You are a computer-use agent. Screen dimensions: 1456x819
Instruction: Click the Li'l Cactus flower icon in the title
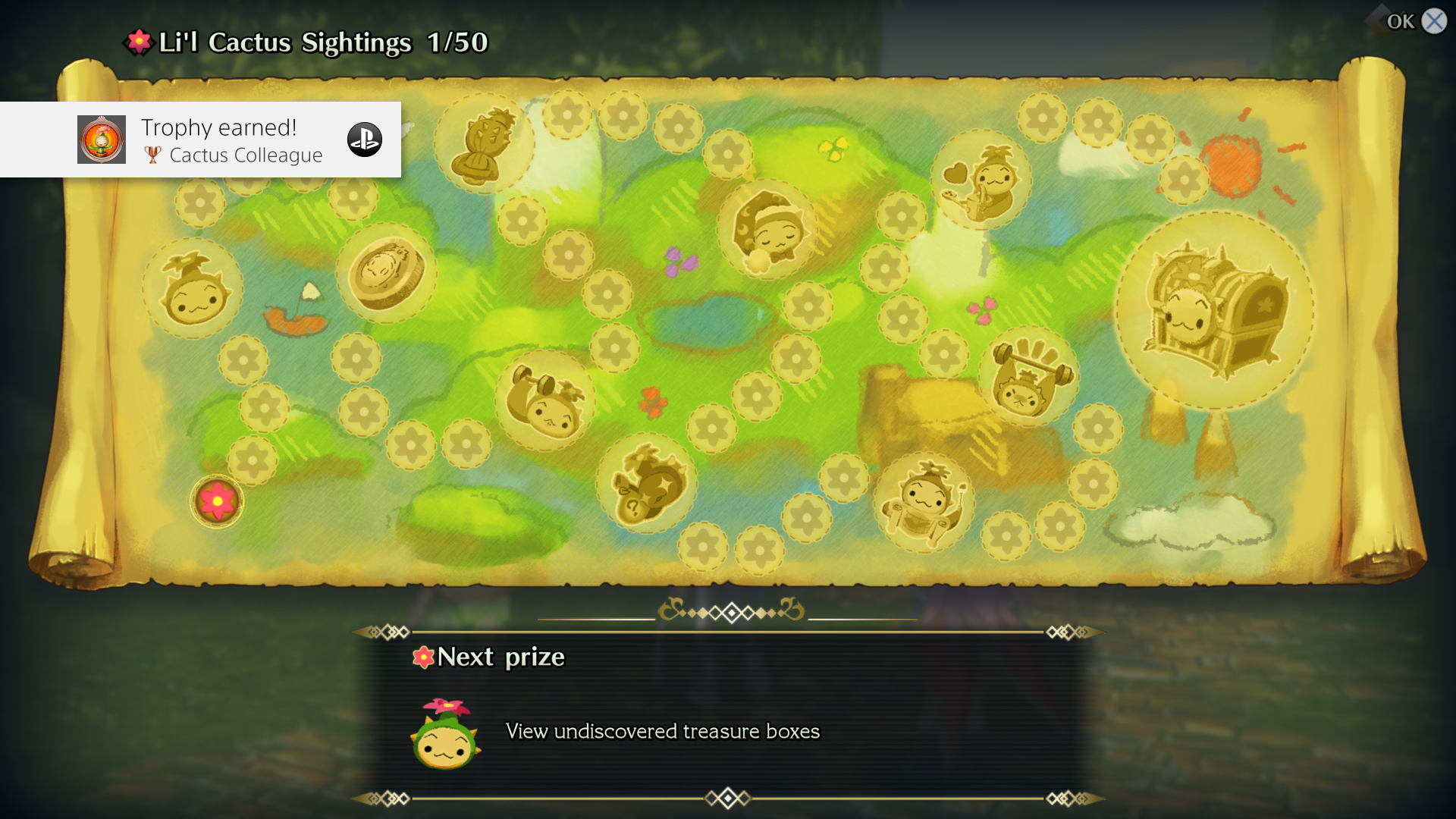coord(138,42)
